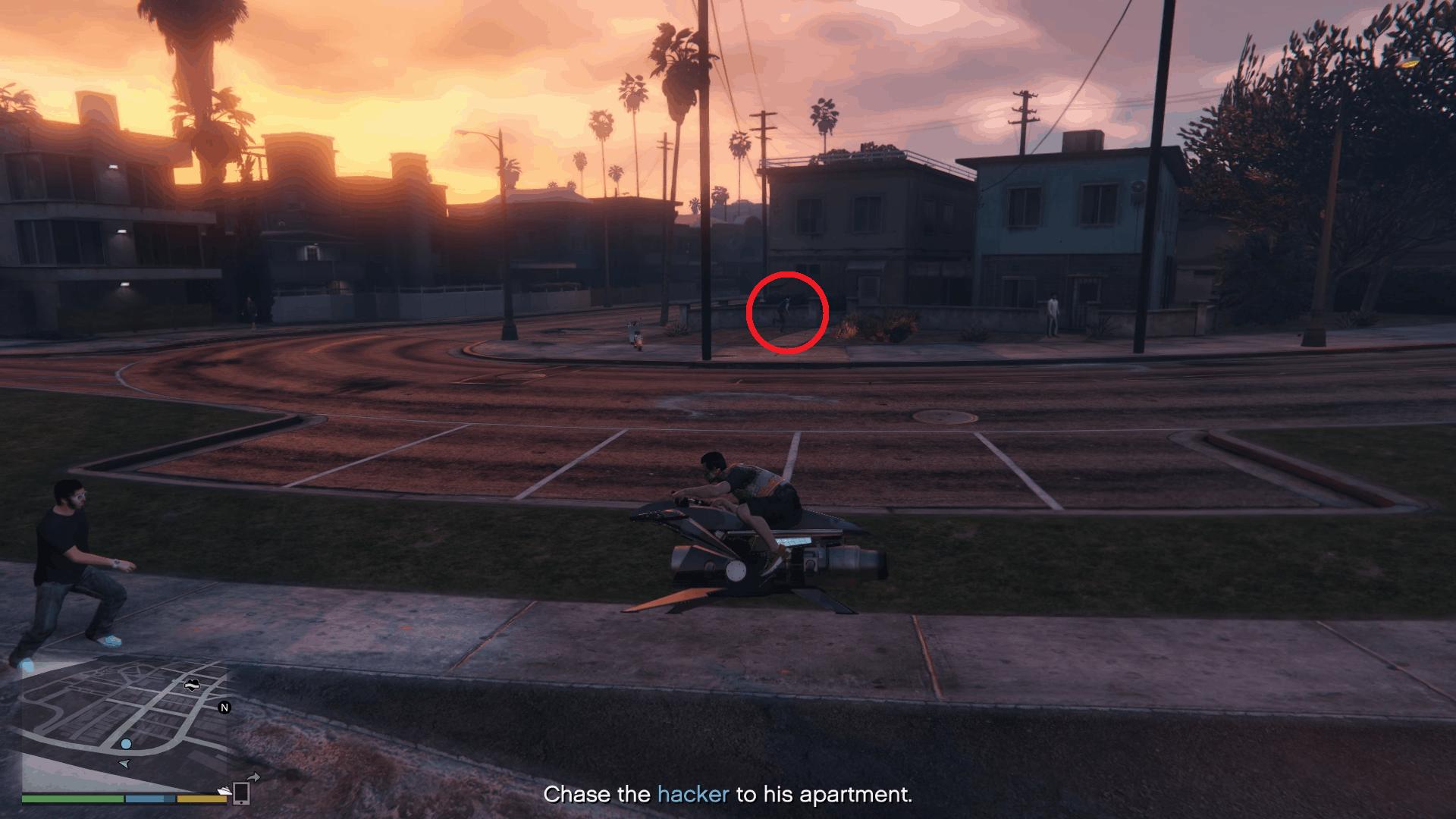Image resolution: width=1456 pixels, height=819 pixels.
Task: Select the white yacht blip on minimap
Action: 224,791
